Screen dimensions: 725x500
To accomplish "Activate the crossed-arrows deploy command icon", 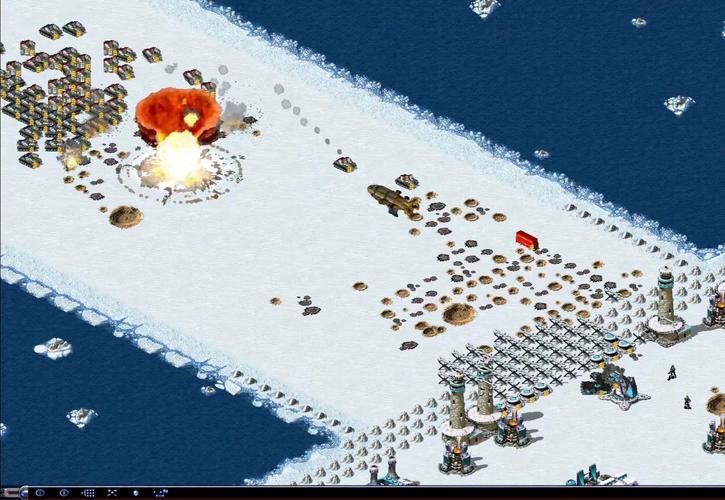I will (112, 493).
